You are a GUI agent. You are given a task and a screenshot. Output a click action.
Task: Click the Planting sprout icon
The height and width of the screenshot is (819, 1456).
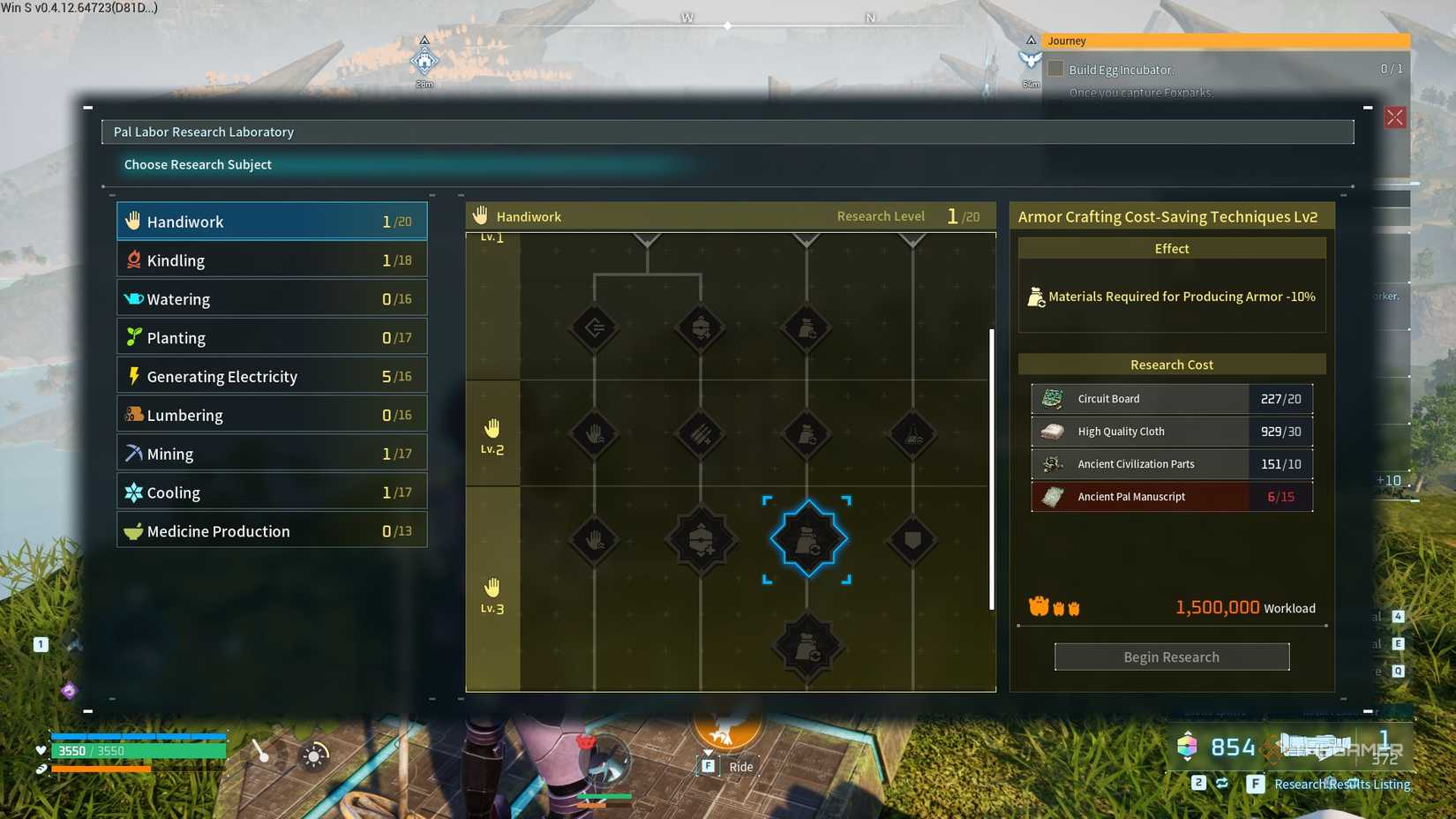(x=134, y=336)
